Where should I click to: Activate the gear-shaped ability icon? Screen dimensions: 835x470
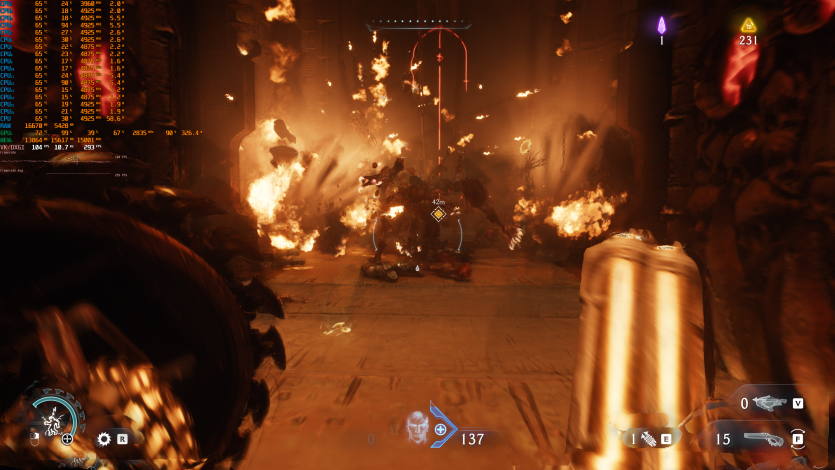point(104,438)
